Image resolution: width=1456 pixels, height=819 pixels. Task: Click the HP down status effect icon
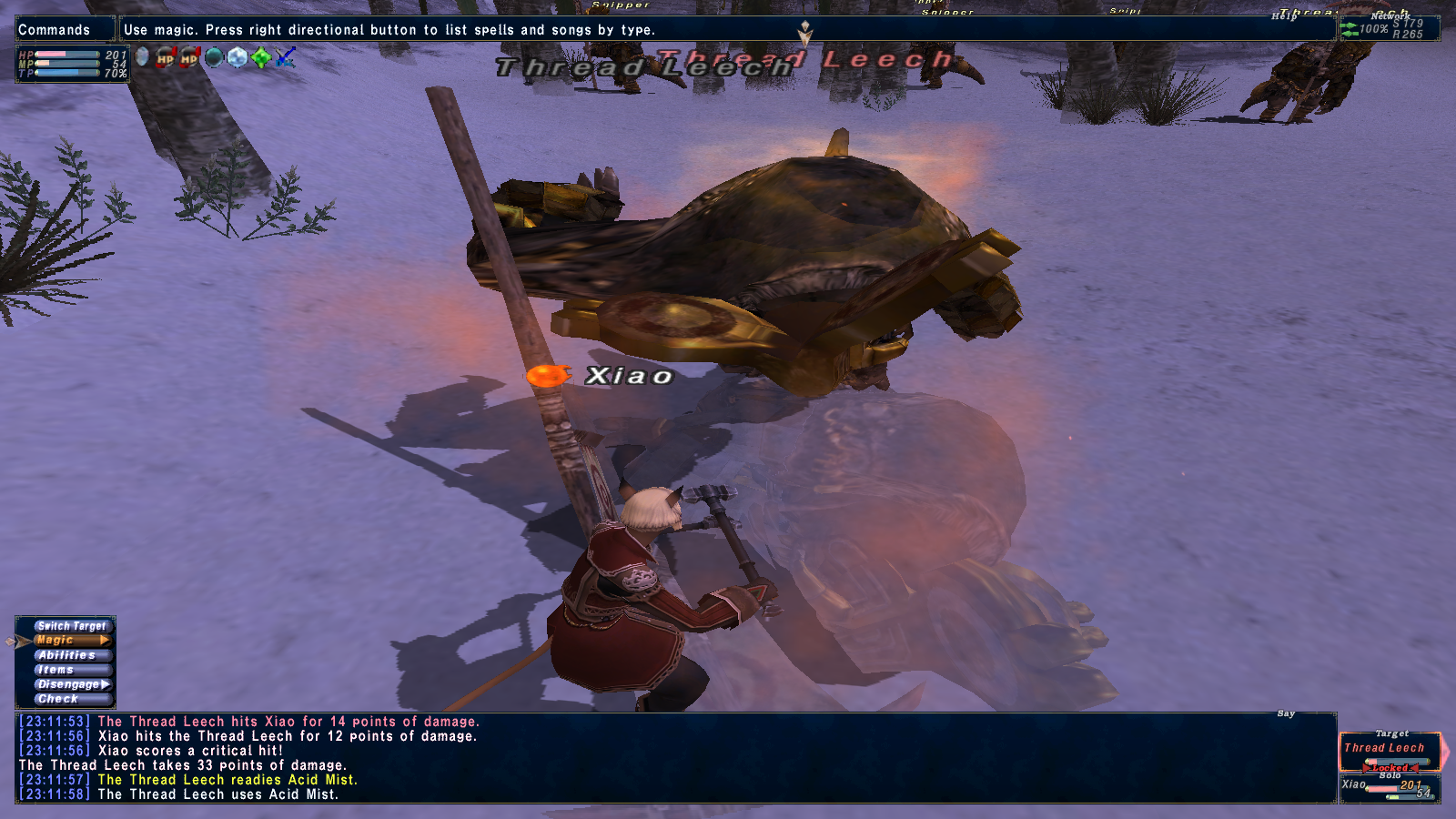coord(166,58)
